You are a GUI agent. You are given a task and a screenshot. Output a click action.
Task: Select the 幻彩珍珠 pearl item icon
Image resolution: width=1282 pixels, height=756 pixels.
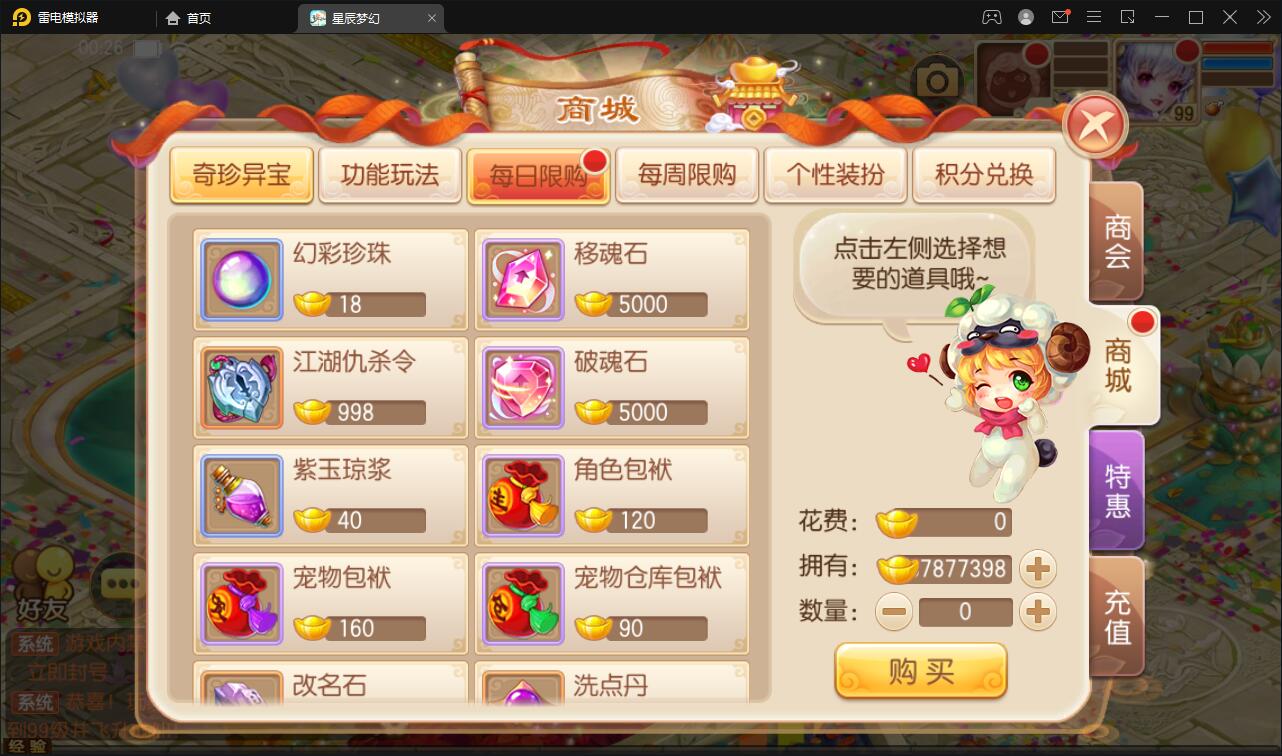click(241, 279)
